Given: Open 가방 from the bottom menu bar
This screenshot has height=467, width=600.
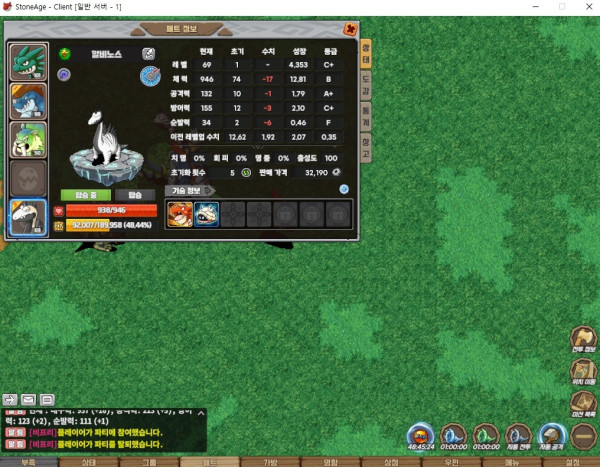Looking at the screenshot, I should [270, 462].
